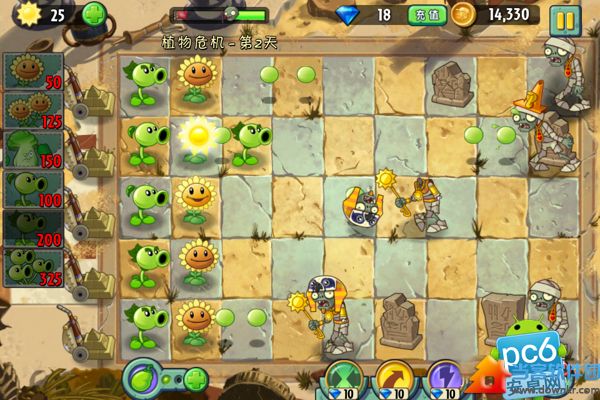Trigger the purple Power Zap lightning power-up
Viewport: 600px width, 400px height.
pos(443,380)
